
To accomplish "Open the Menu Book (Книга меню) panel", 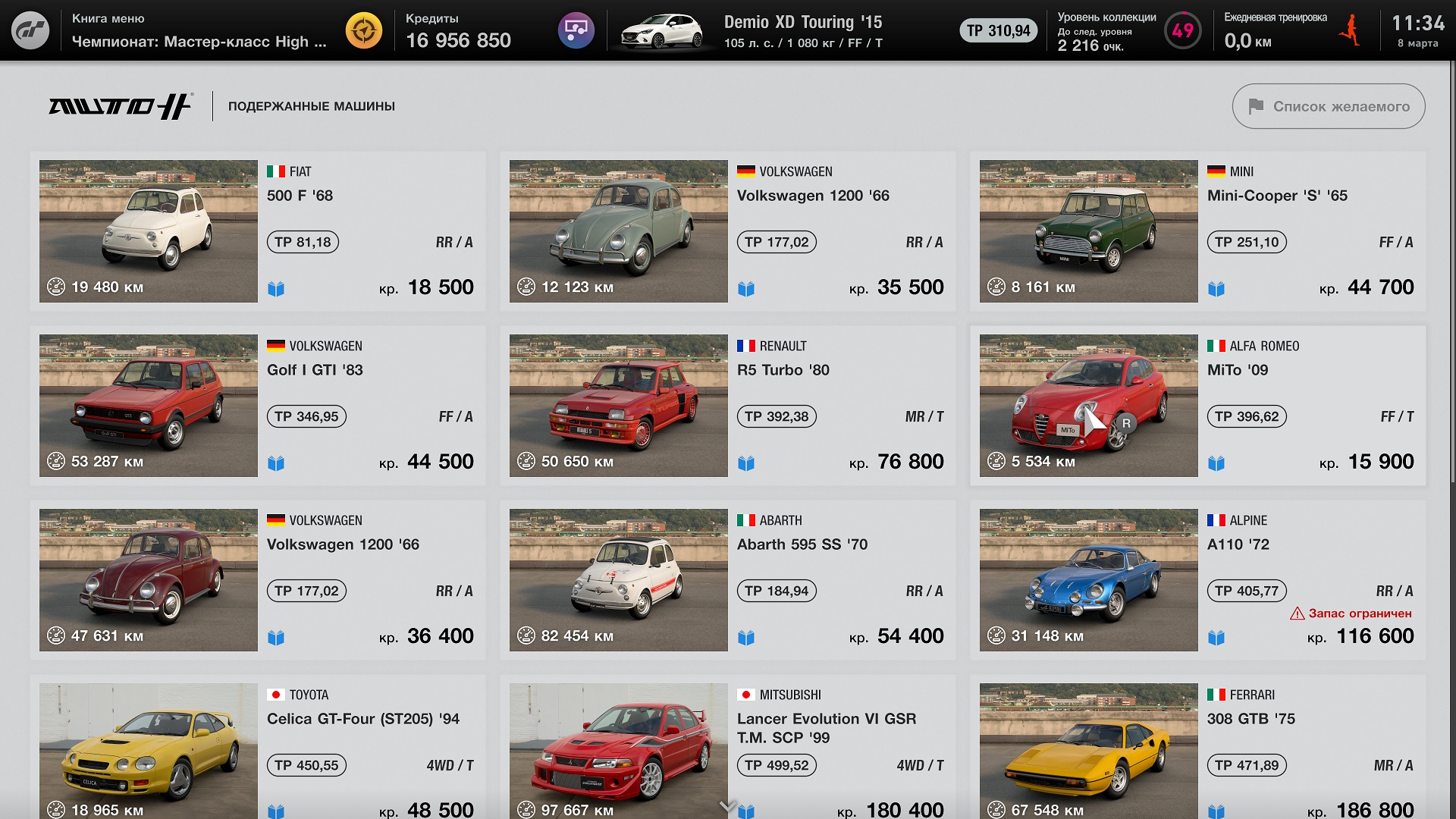I will click(199, 30).
